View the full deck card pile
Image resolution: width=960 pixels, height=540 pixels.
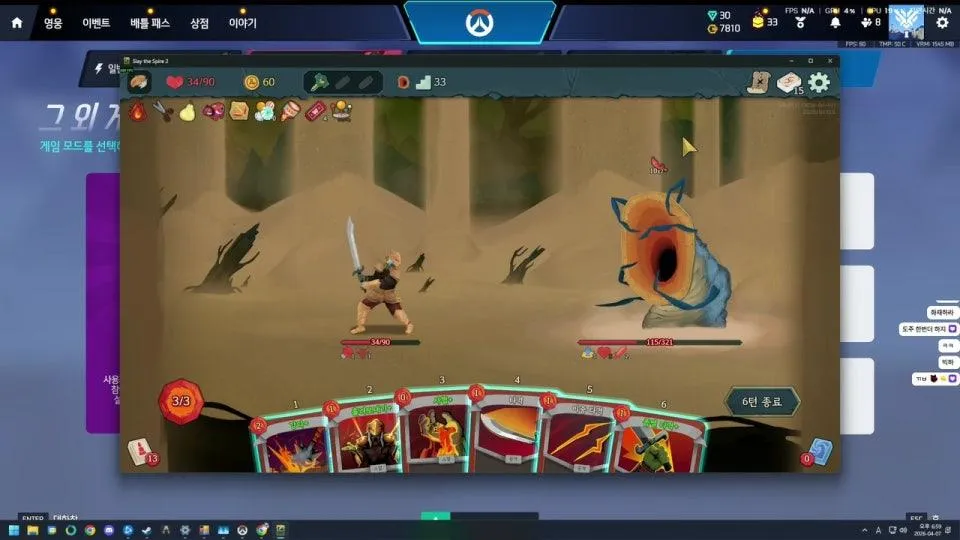click(788, 84)
